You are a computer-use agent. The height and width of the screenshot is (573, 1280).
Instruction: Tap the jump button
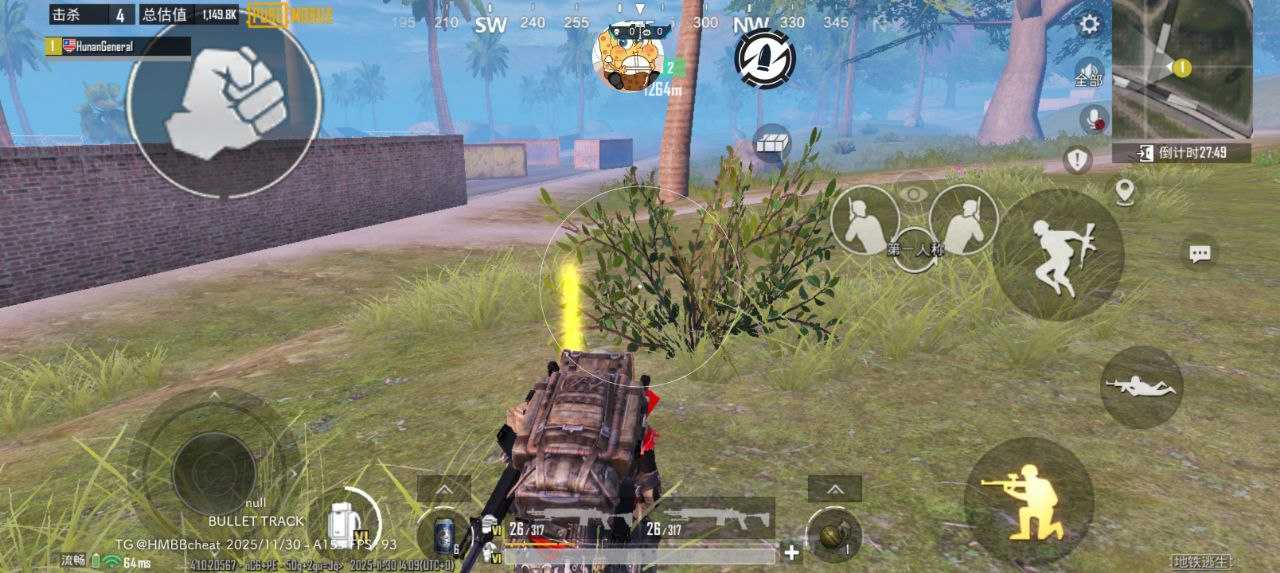click(x=1058, y=254)
